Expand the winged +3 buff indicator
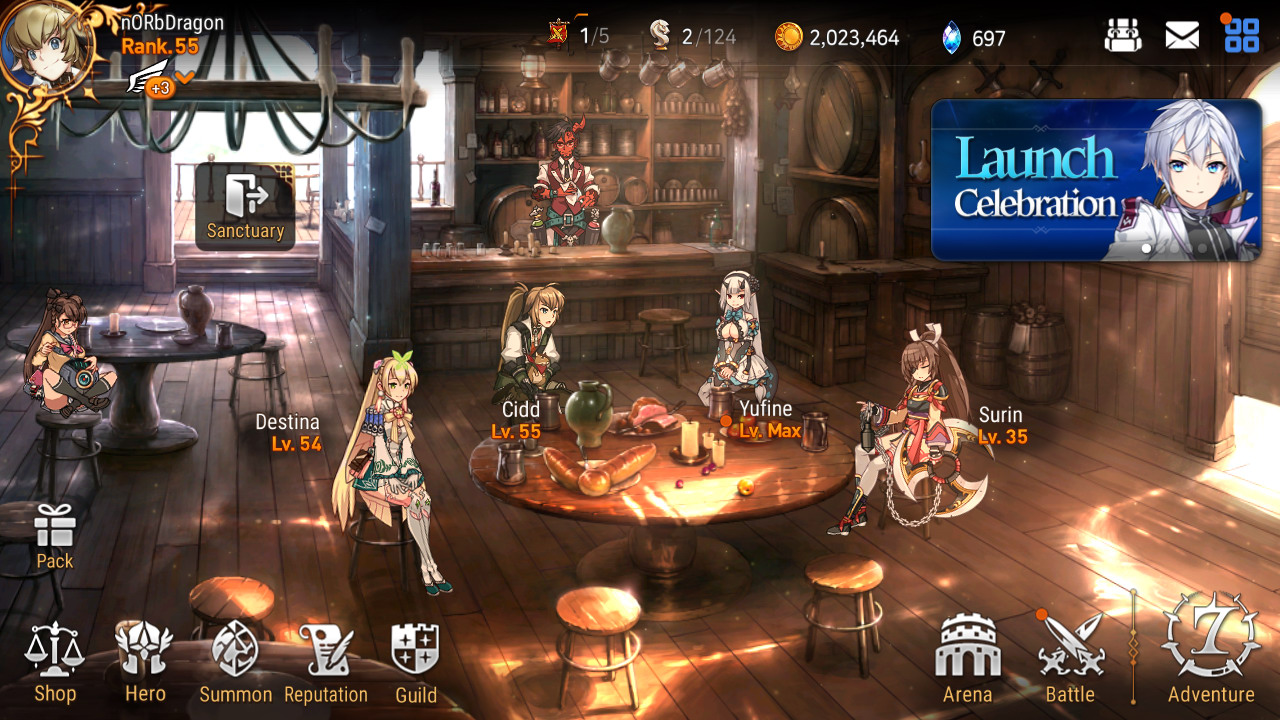The width and height of the screenshot is (1280, 720). pyautogui.click(x=160, y=82)
